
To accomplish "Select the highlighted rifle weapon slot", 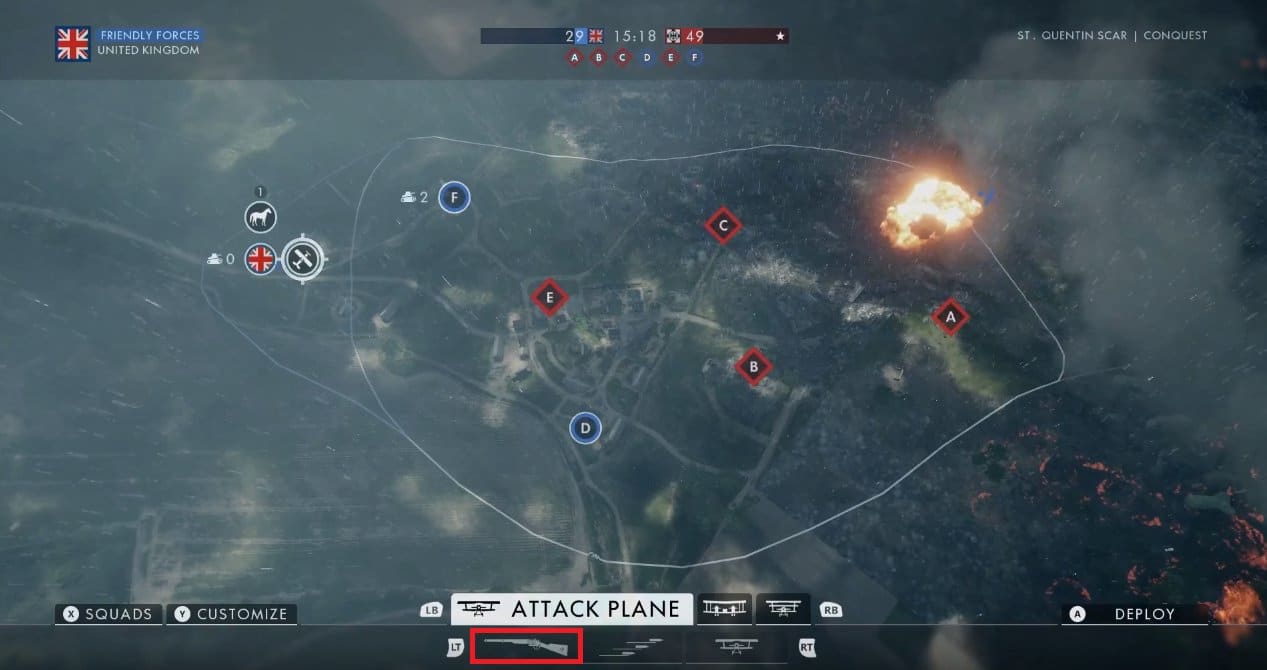I will (526, 647).
